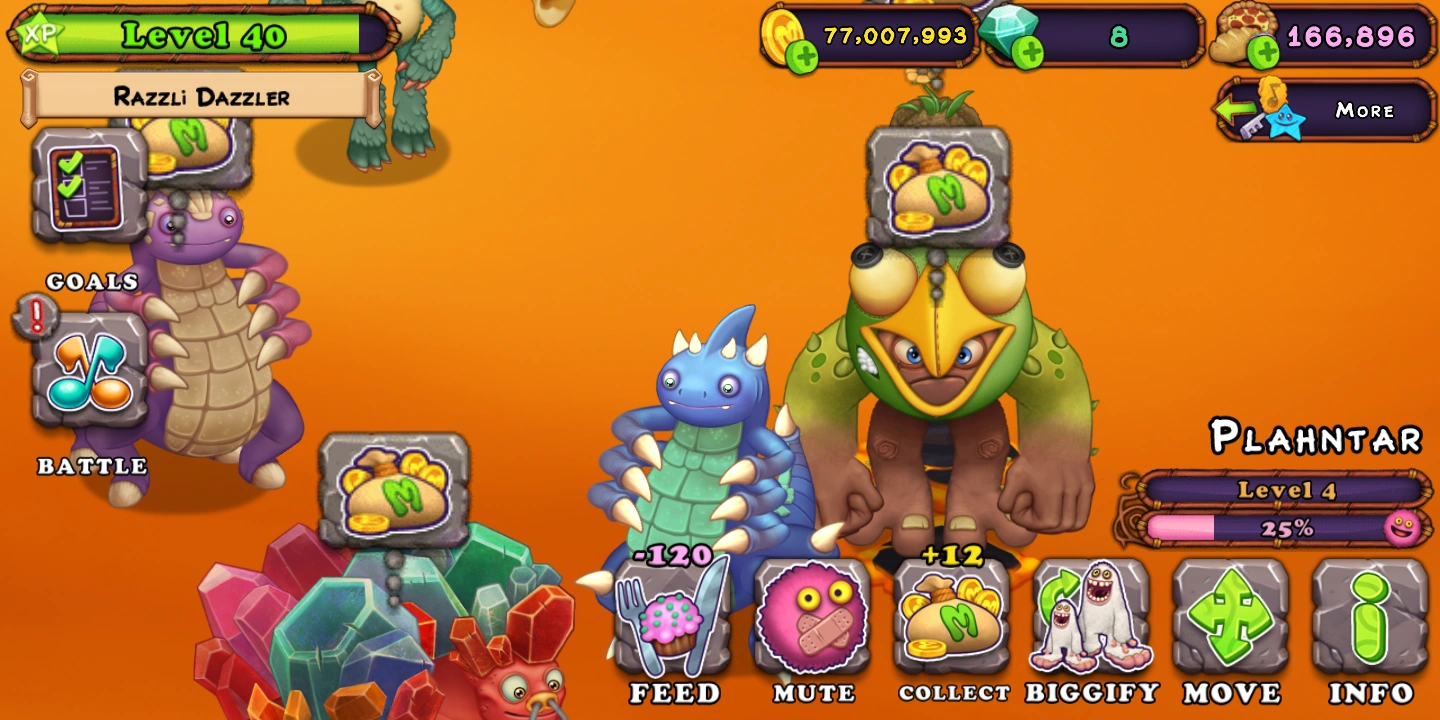1440x720 pixels.
Task: Biggify the selected monster
Action: (x=1090, y=620)
